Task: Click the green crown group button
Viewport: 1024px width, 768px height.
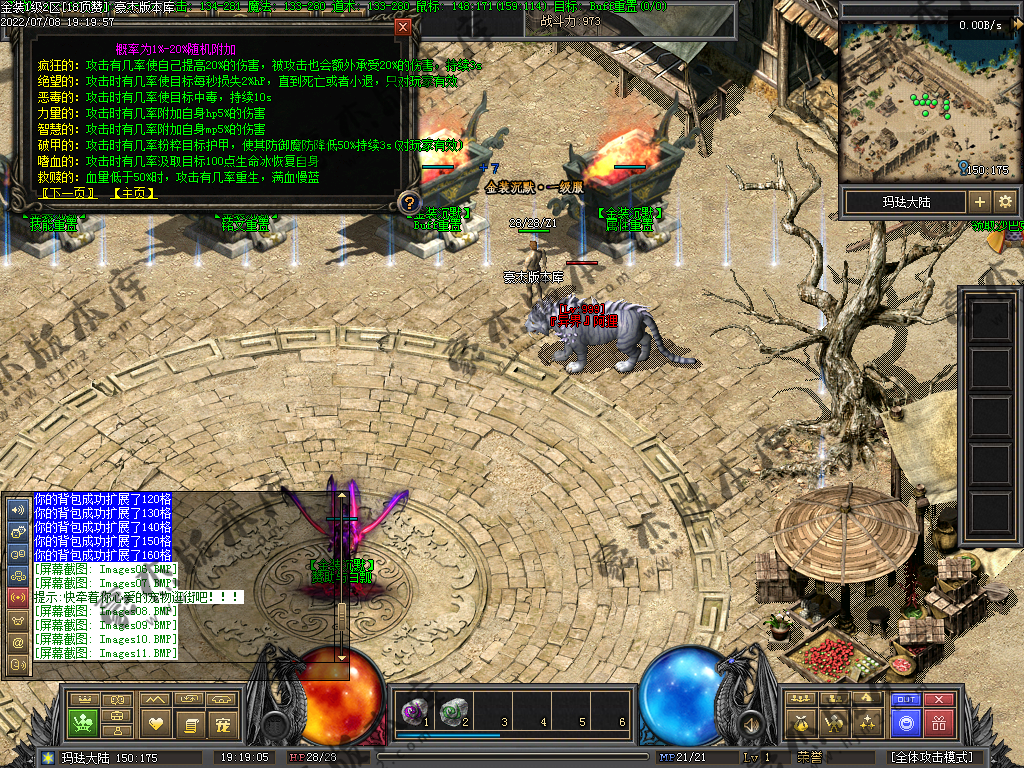Action: tap(84, 722)
